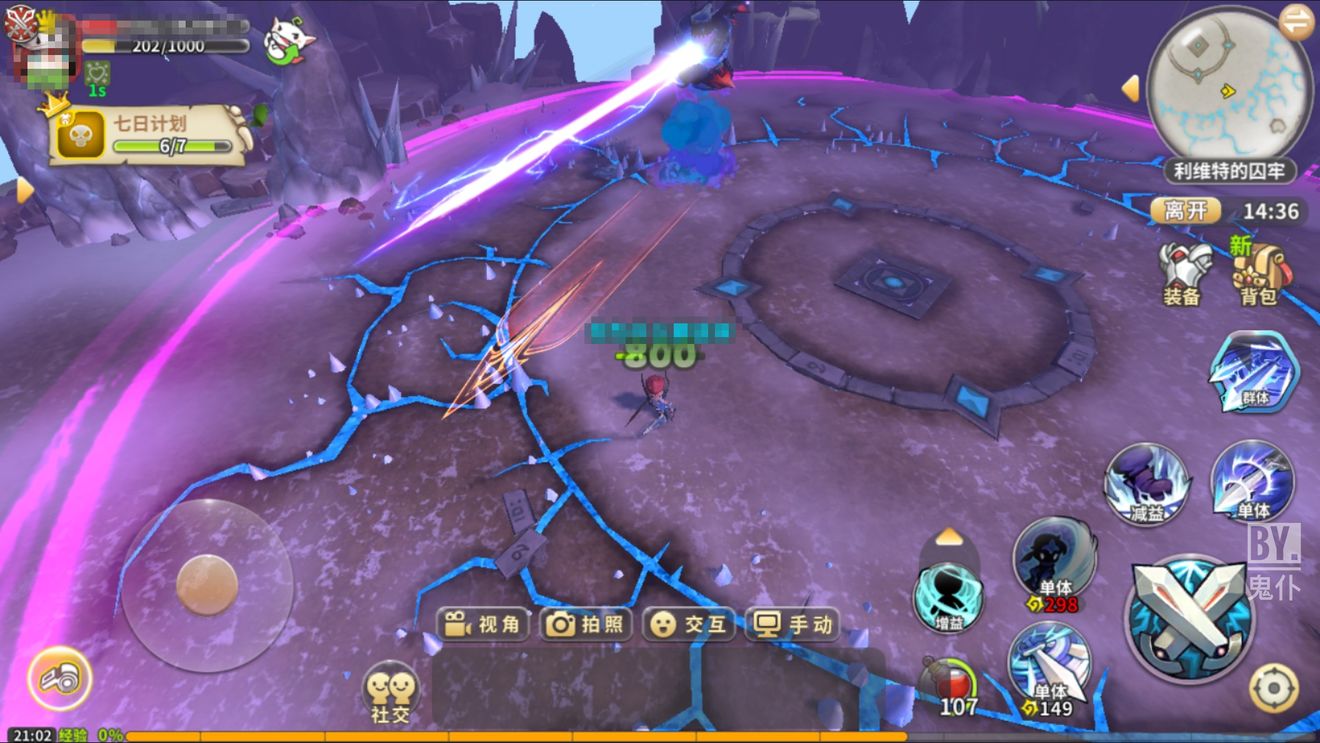Image resolution: width=1320 pixels, height=743 pixels.
Task: Expand the skill panel with the up arrow
Action: (949, 538)
